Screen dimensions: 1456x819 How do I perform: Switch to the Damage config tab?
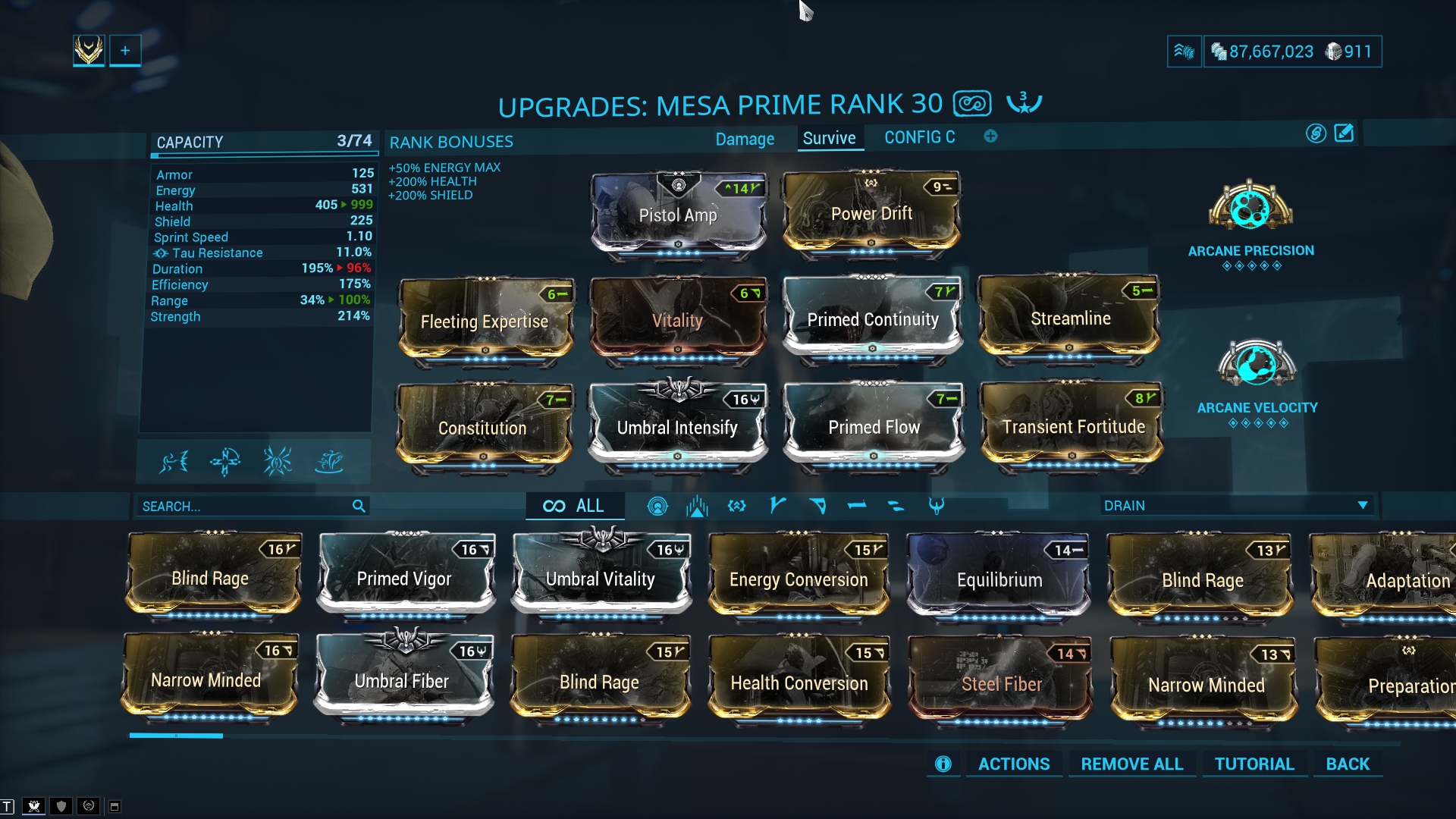[745, 139]
